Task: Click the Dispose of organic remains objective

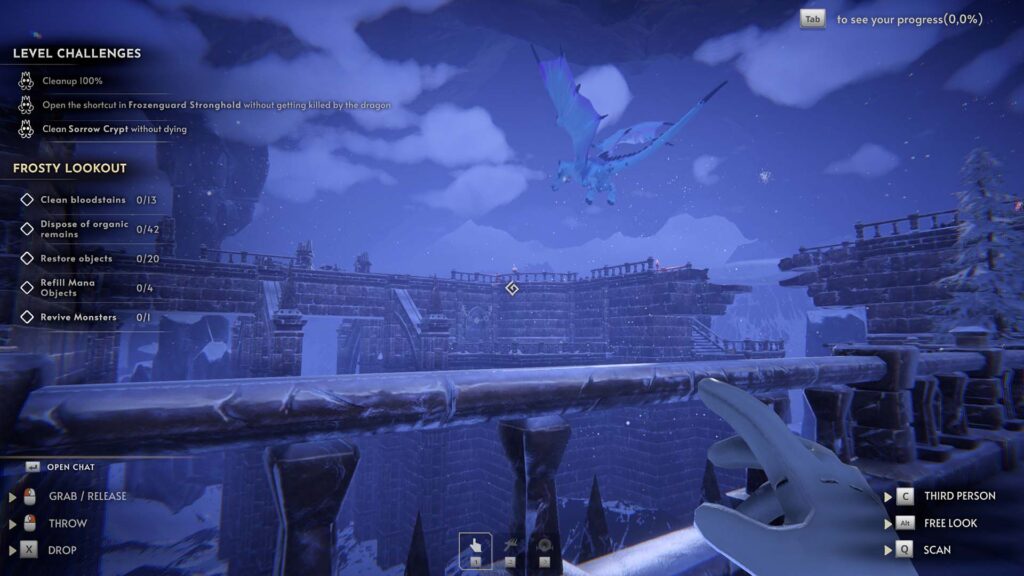Action: (84, 229)
